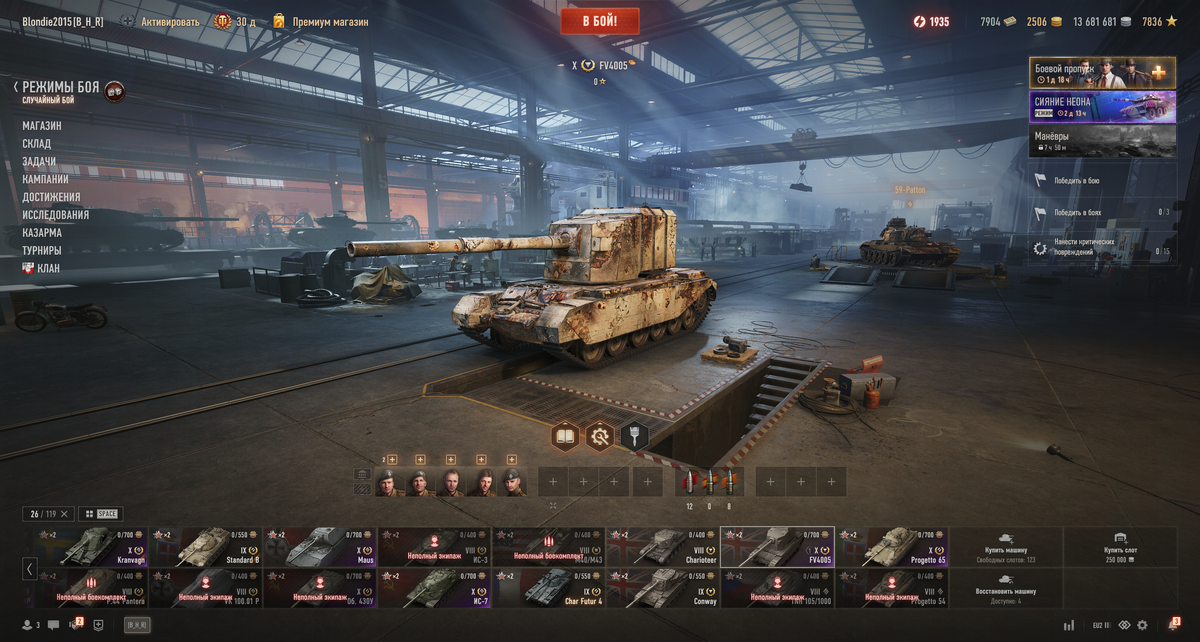
Task: Open the crew book hexagon icon
Action: (x=565, y=436)
